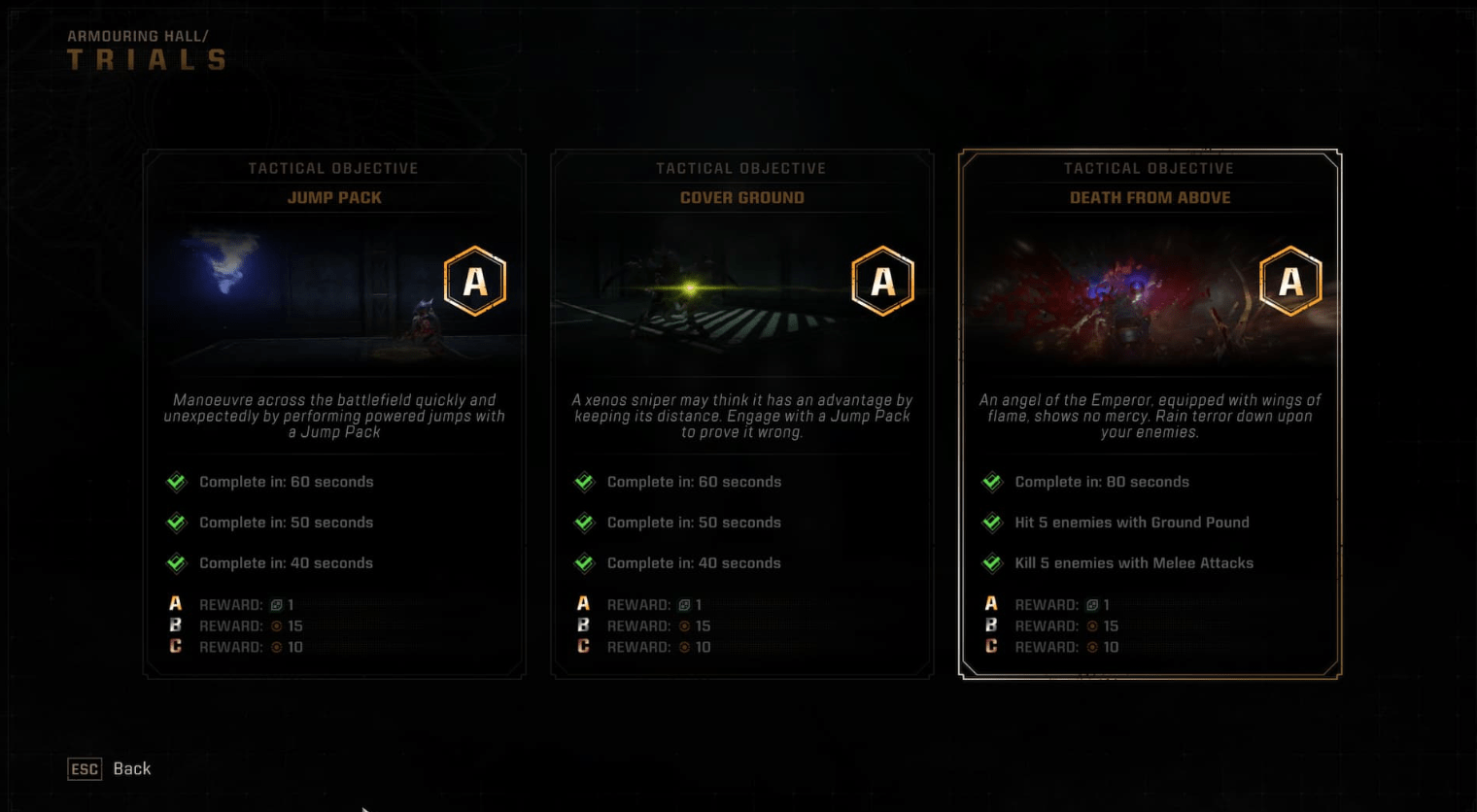Open the Jump Pack trial card
1477x812 pixels.
pos(334,413)
